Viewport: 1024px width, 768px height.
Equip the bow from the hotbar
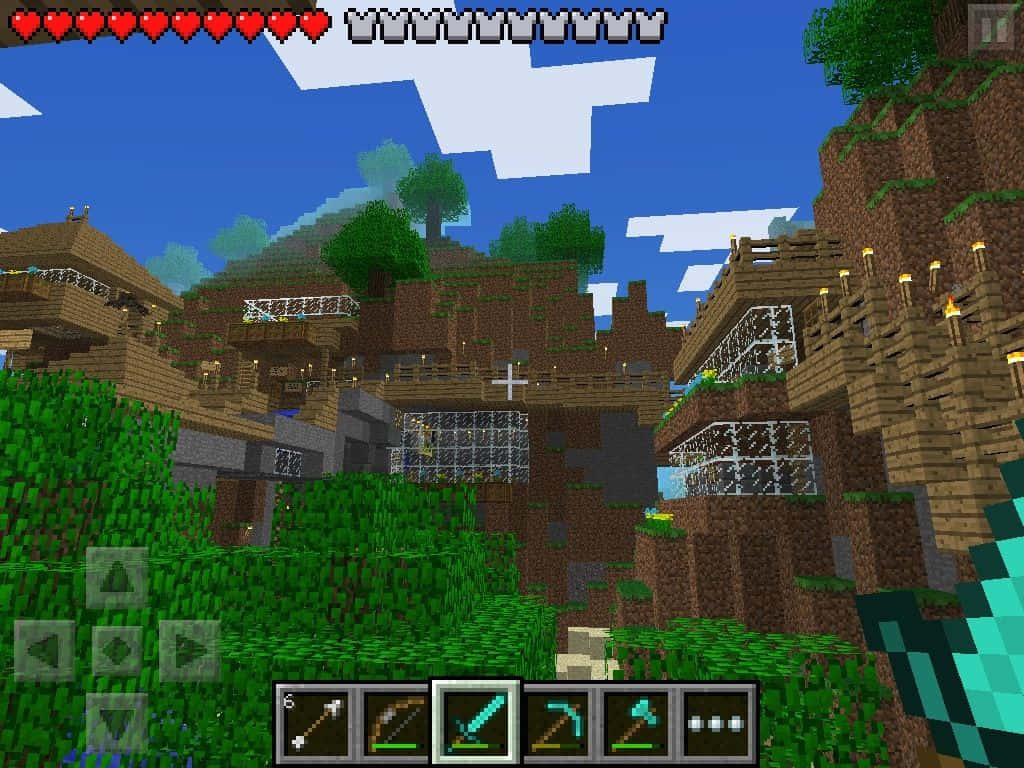(396, 721)
